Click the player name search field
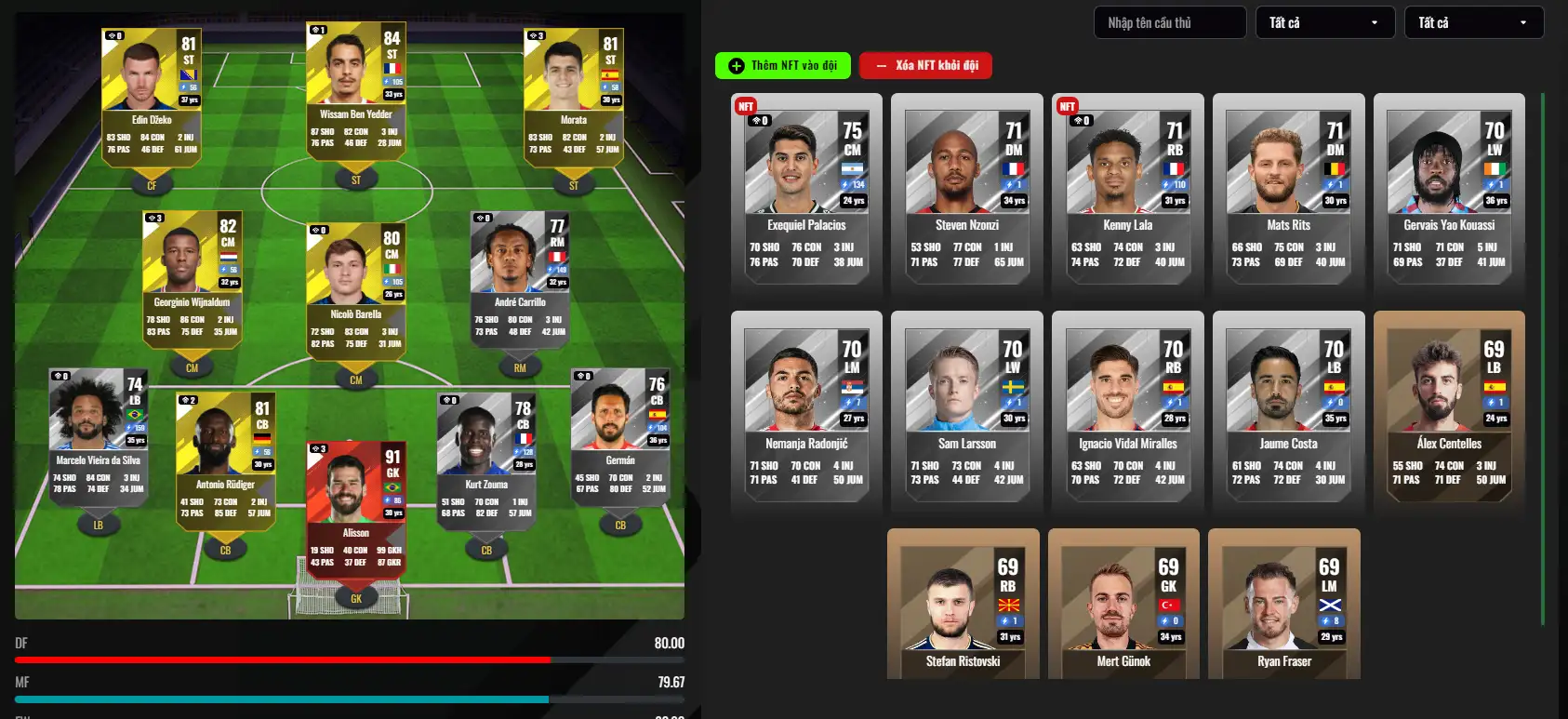The width and height of the screenshot is (1568, 719). click(1169, 22)
